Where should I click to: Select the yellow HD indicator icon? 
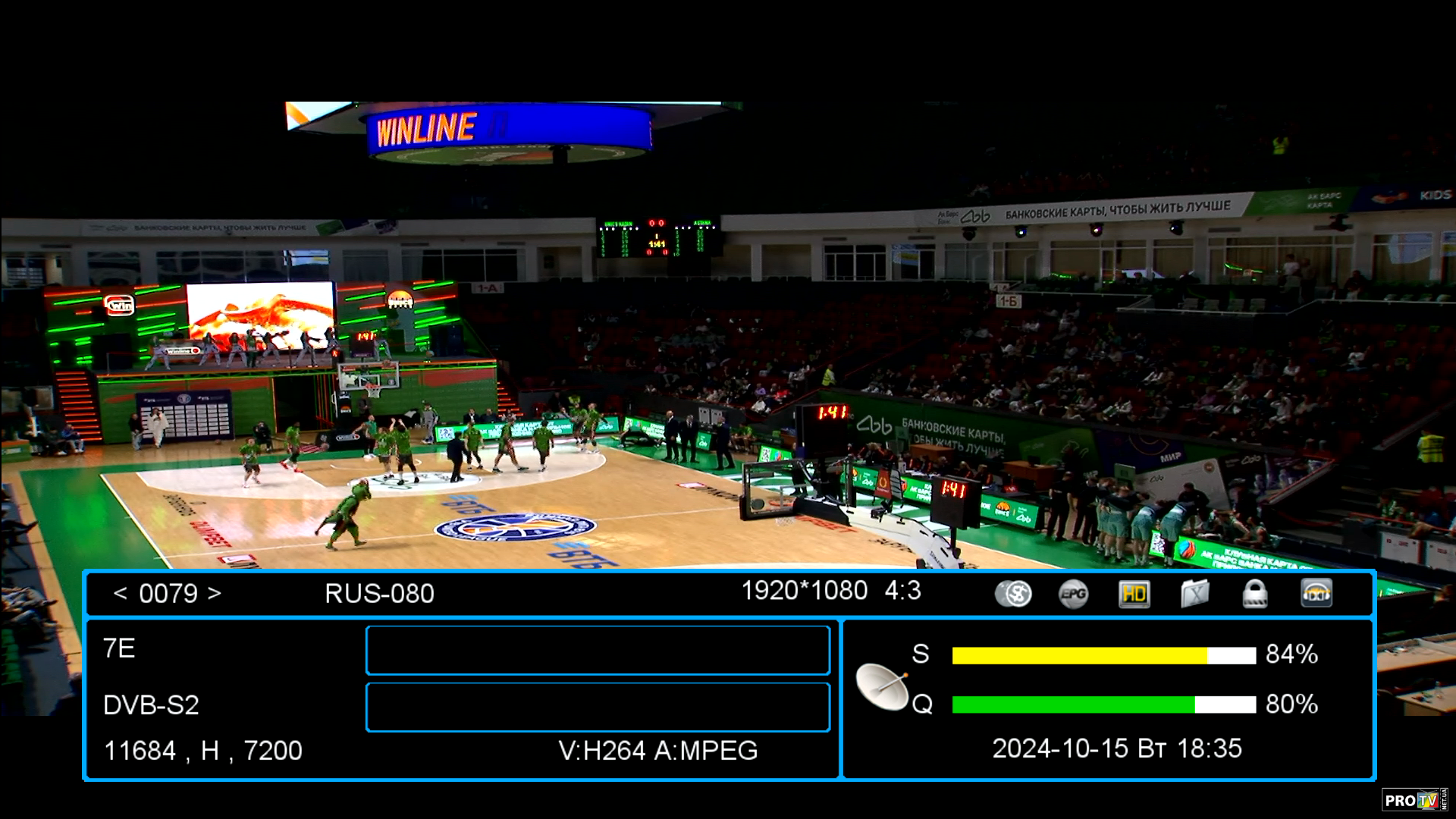1134,594
